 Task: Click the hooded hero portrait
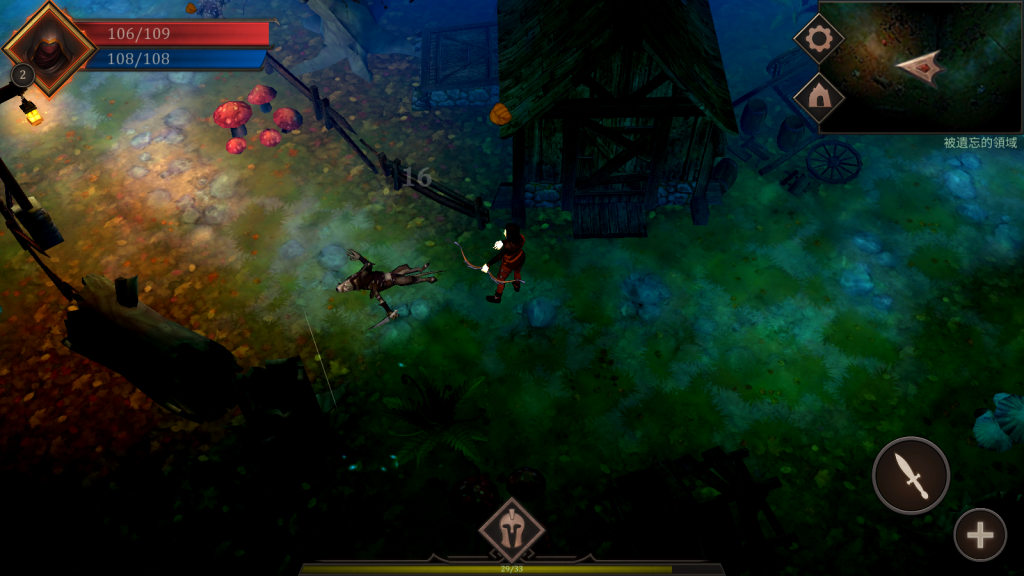pyautogui.click(x=47, y=47)
